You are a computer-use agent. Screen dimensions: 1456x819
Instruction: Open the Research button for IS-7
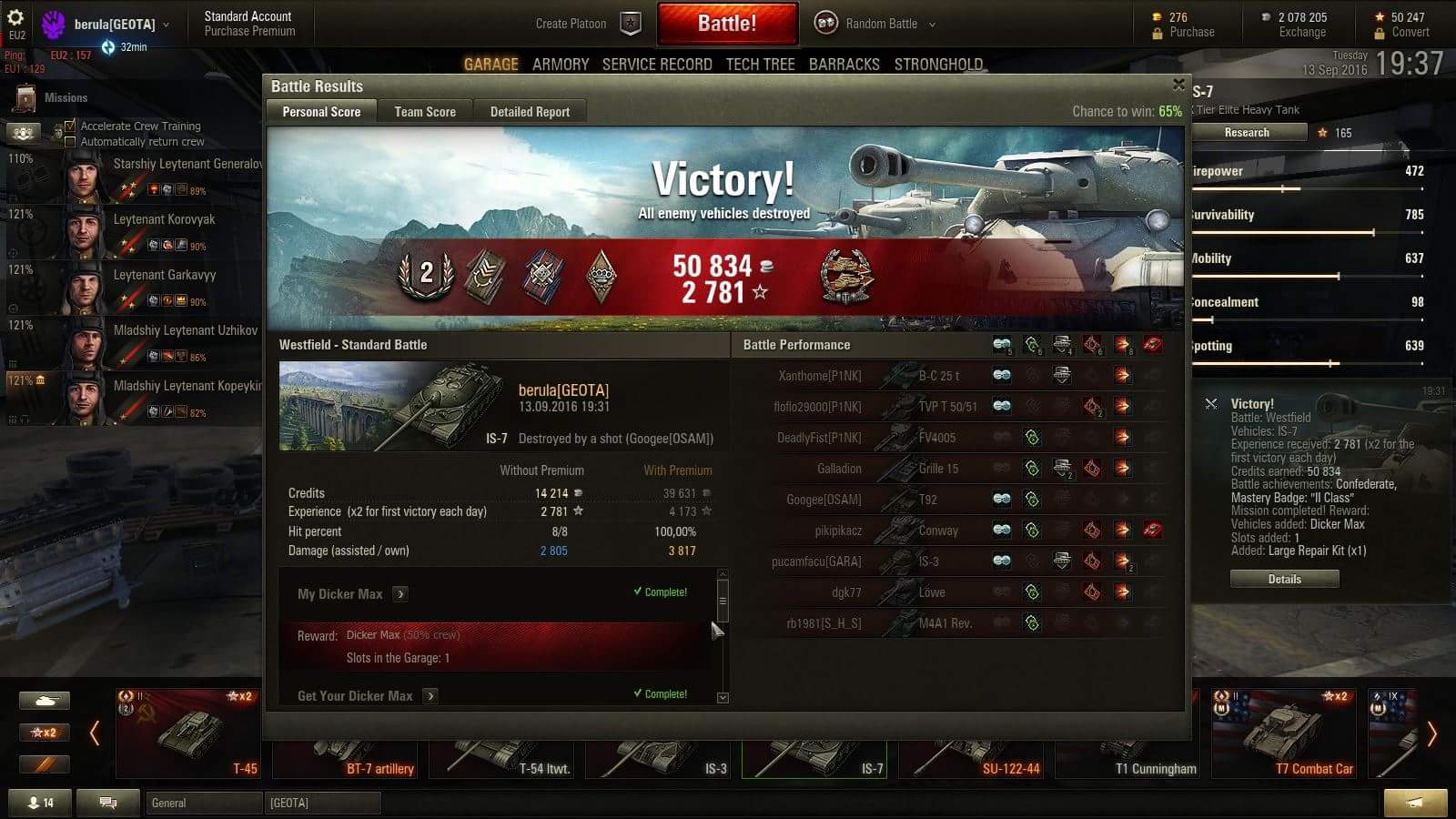(x=1246, y=133)
